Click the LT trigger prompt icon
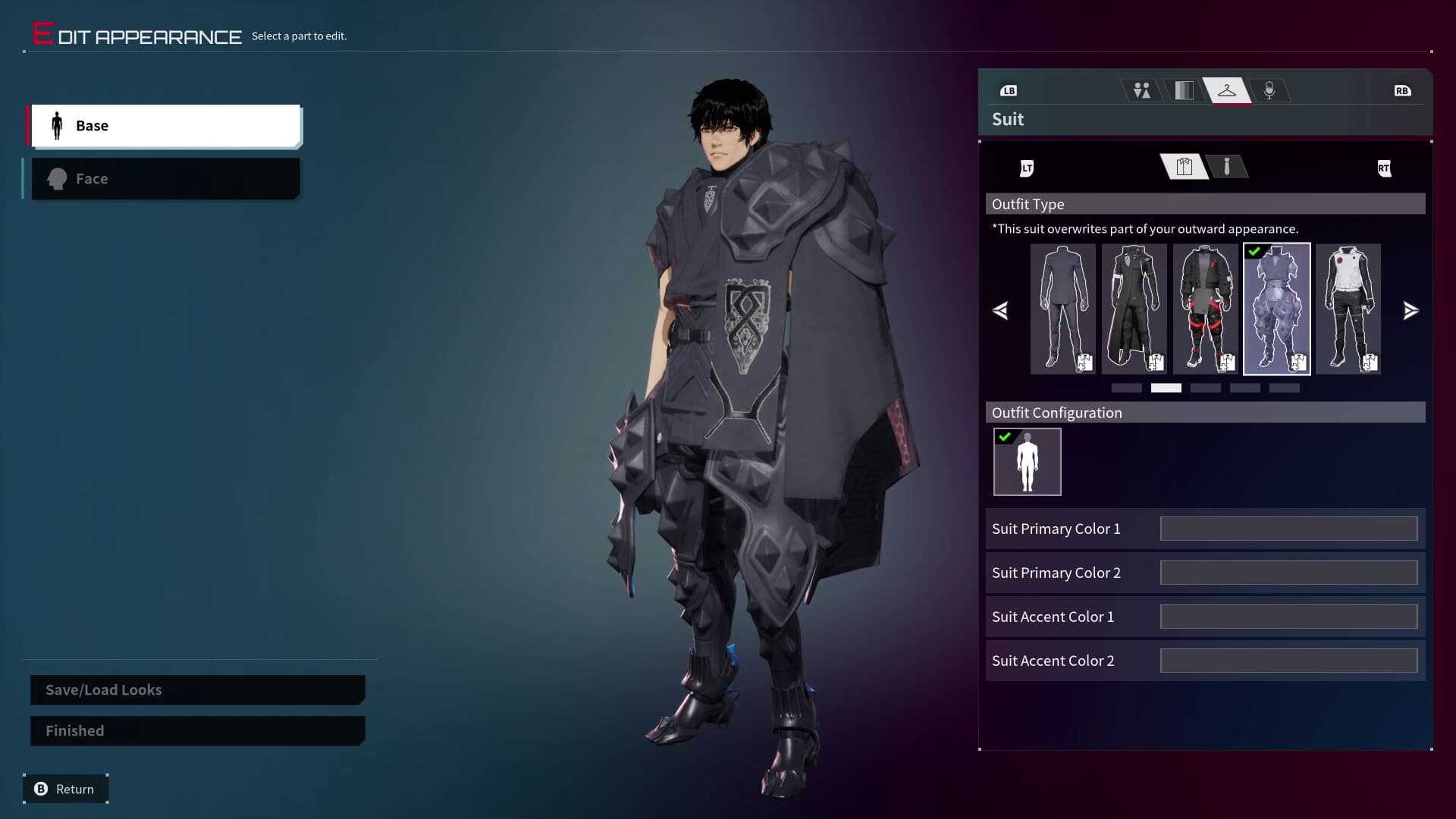The image size is (1456, 819). 1028,168
